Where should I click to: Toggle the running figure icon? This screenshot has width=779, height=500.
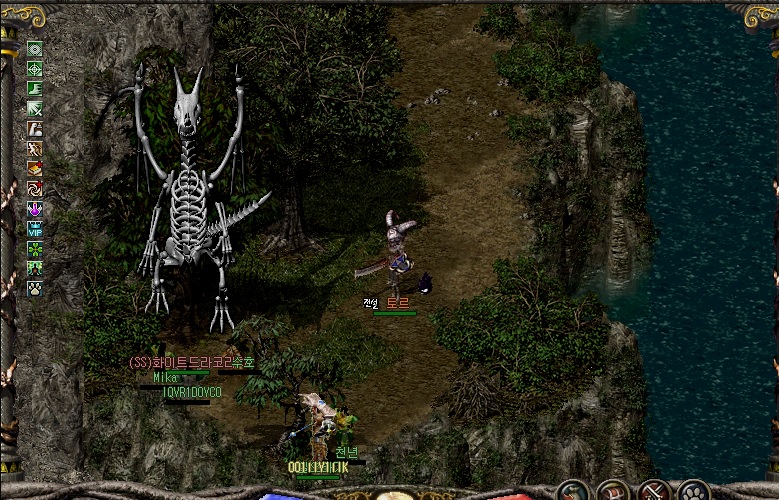pos(35,148)
